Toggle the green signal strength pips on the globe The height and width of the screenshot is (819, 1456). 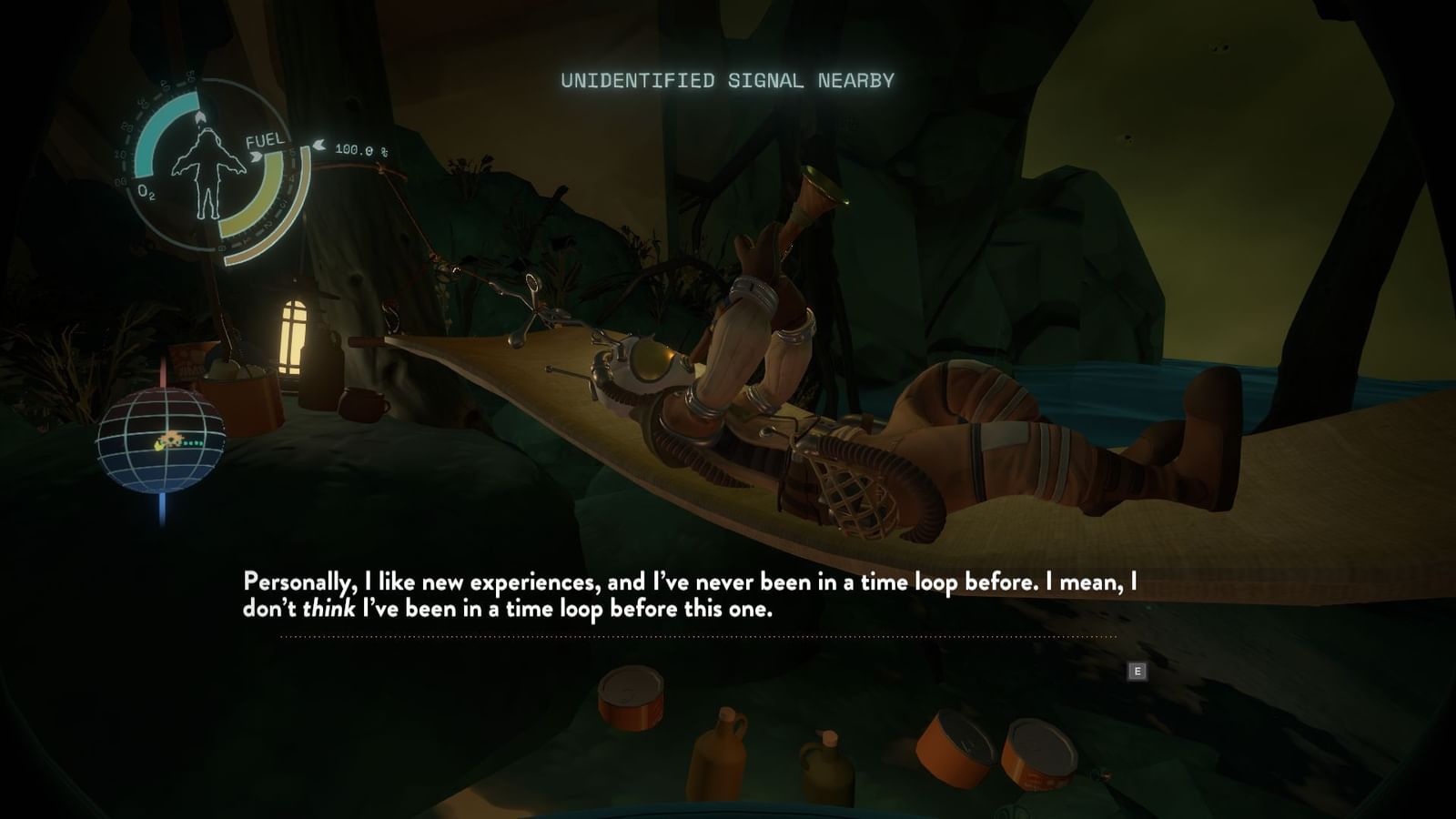click(192, 443)
